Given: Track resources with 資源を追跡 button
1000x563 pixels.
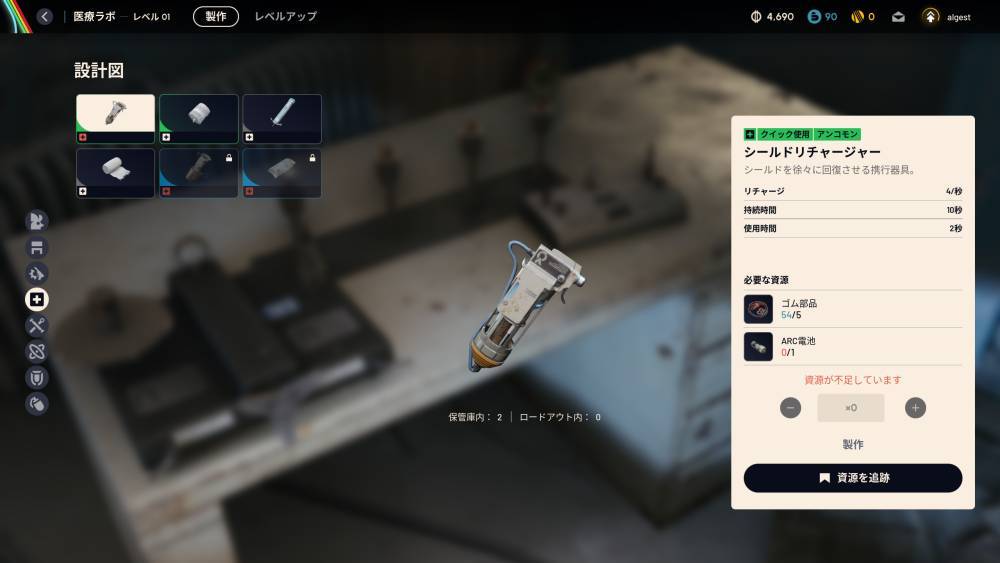Looking at the screenshot, I should pos(852,478).
